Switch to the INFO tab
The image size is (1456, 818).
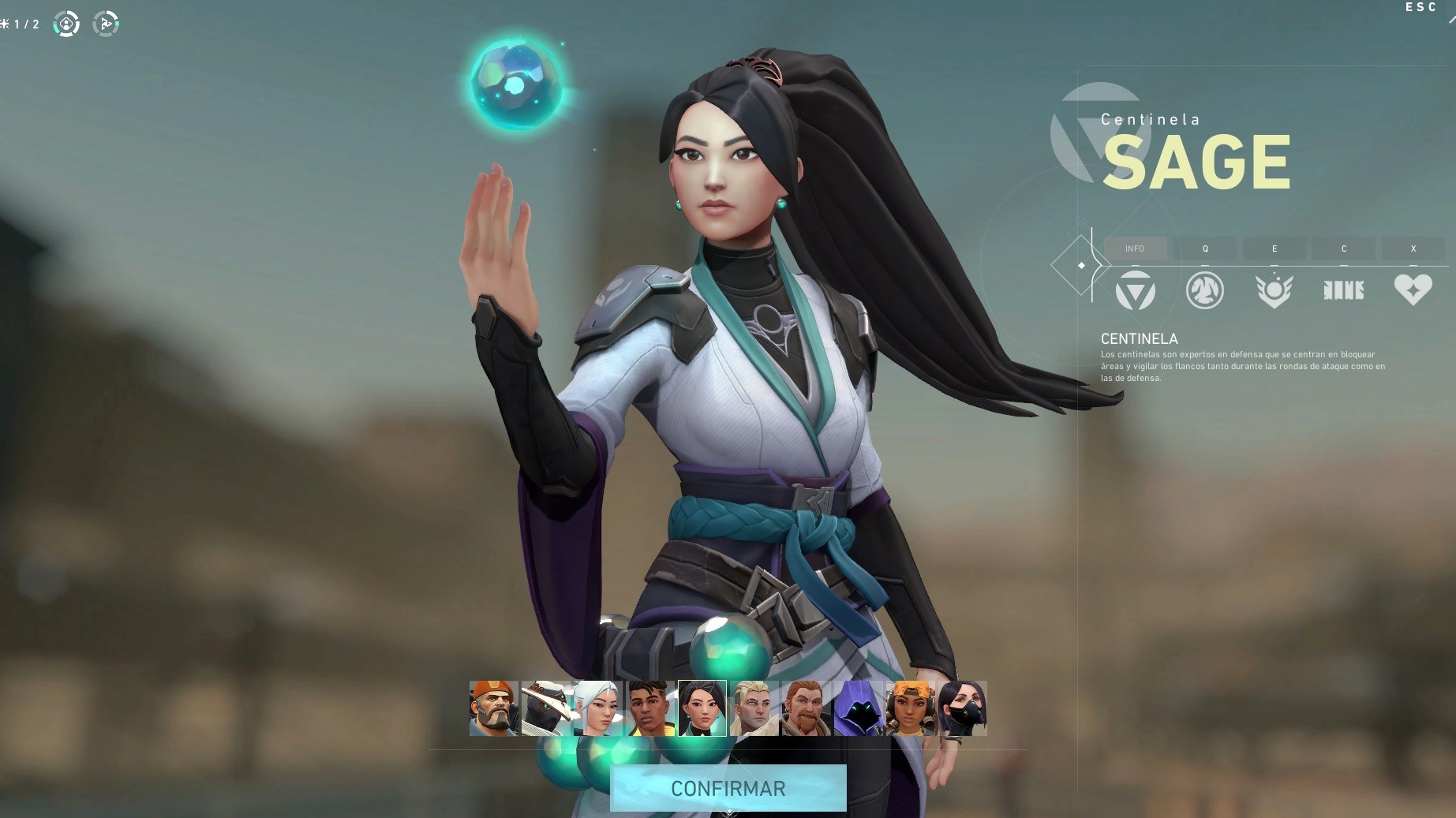(1135, 248)
